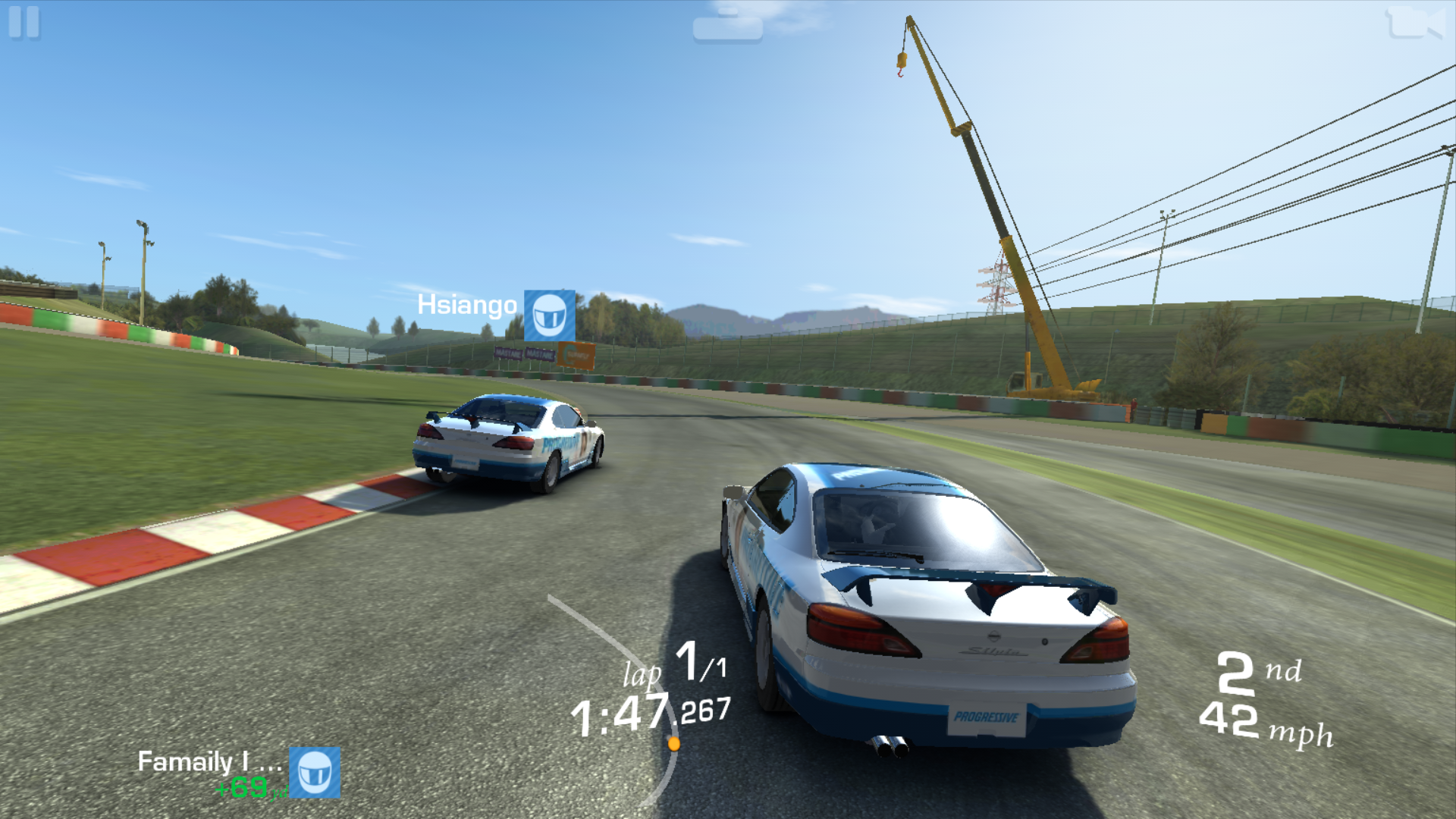Switch the camera view
This screenshot has height=819, width=1456.
point(1415,23)
